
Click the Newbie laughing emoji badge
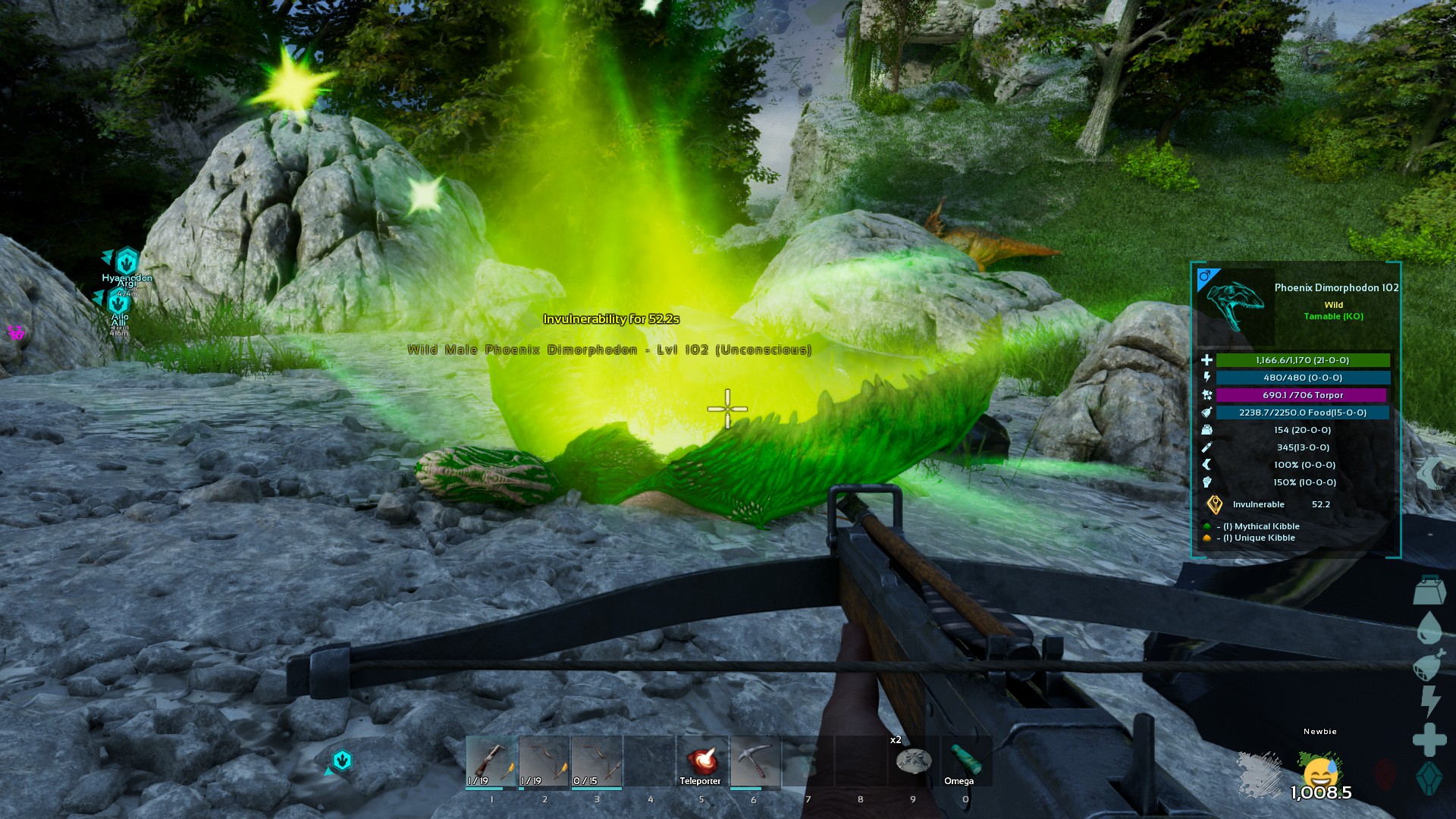coord(1319,772)
